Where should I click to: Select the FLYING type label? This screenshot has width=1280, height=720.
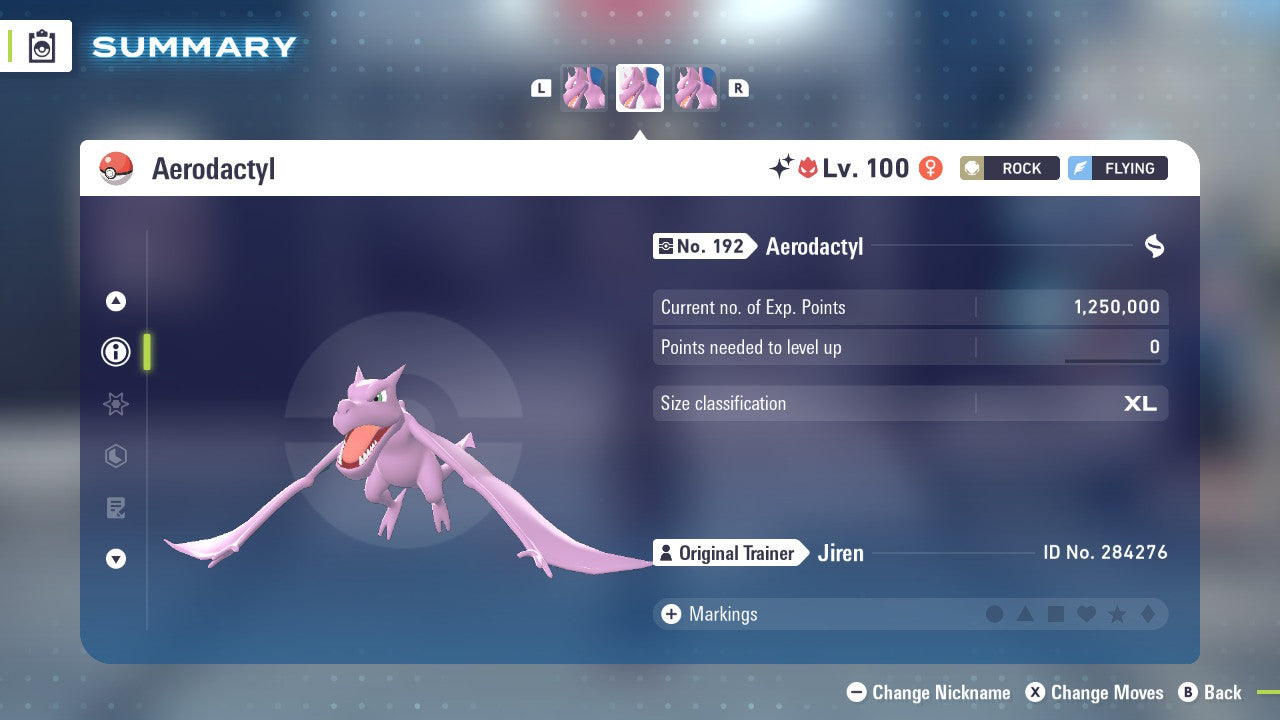point(1120,168)
